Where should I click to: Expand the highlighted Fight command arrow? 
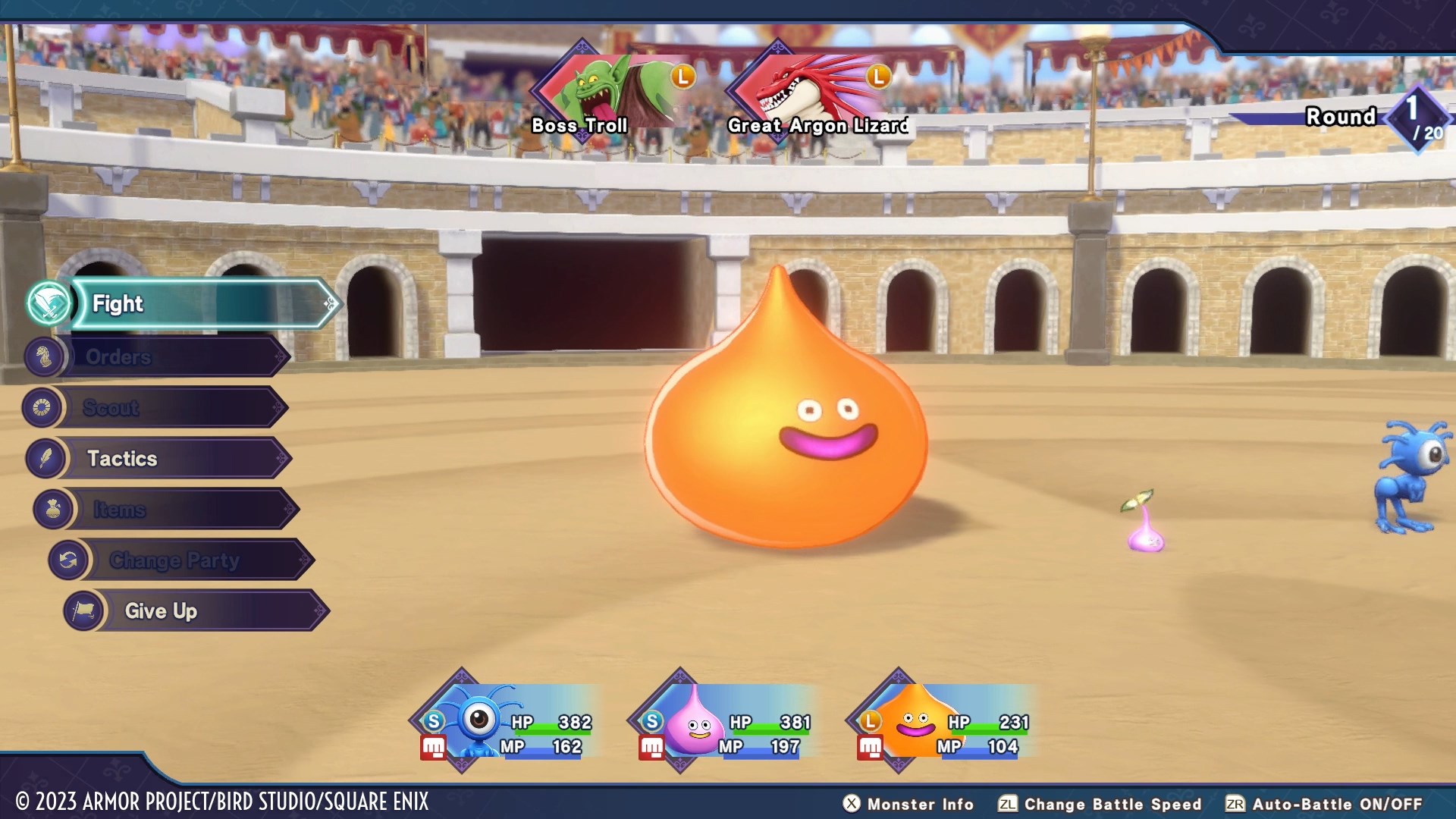click(x=328, y=303)
